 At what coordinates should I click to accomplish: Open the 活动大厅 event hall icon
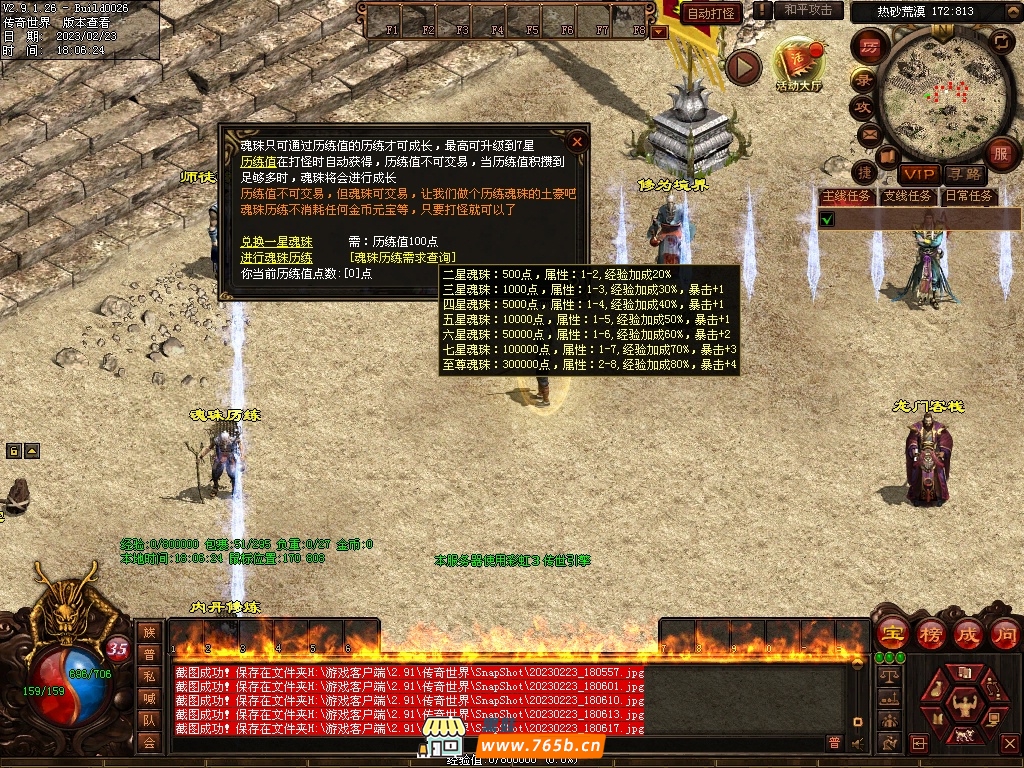click(x=798, y=66)
